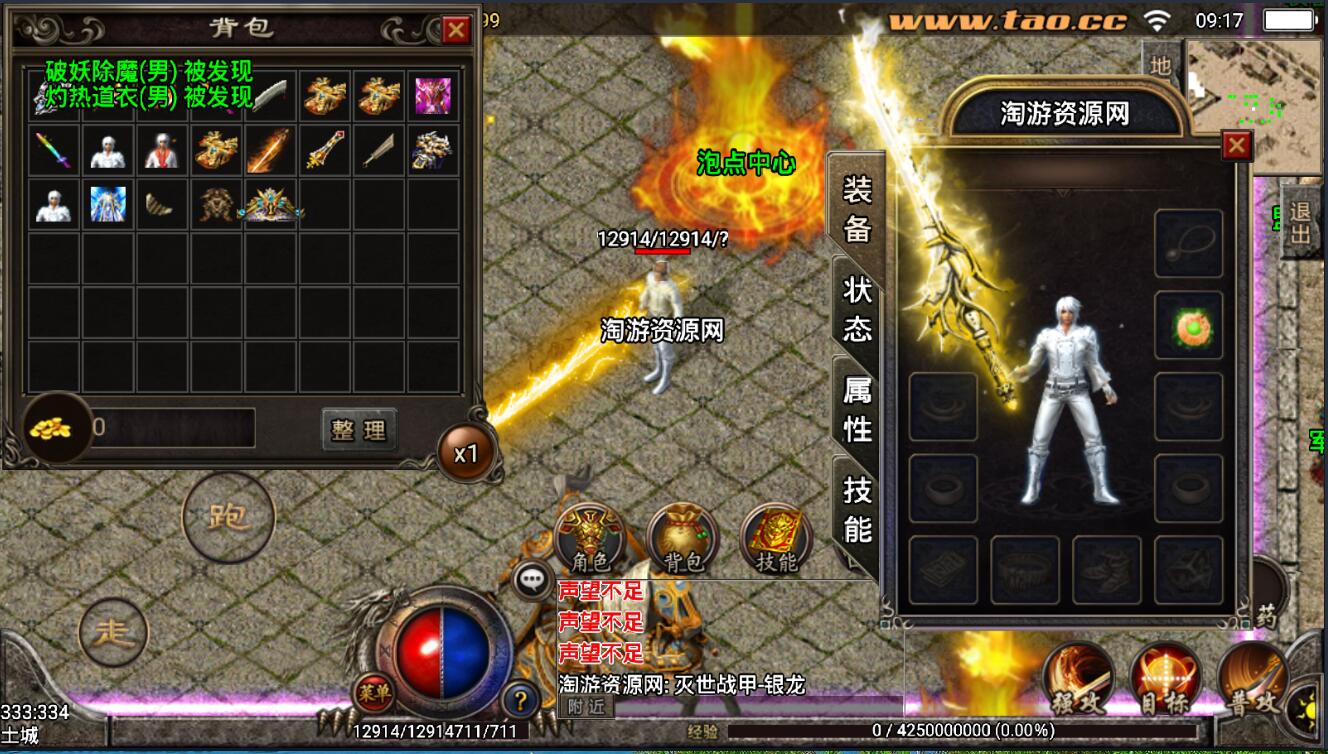
Task: Open the 背包 bag round button
Action: [683, 538]
